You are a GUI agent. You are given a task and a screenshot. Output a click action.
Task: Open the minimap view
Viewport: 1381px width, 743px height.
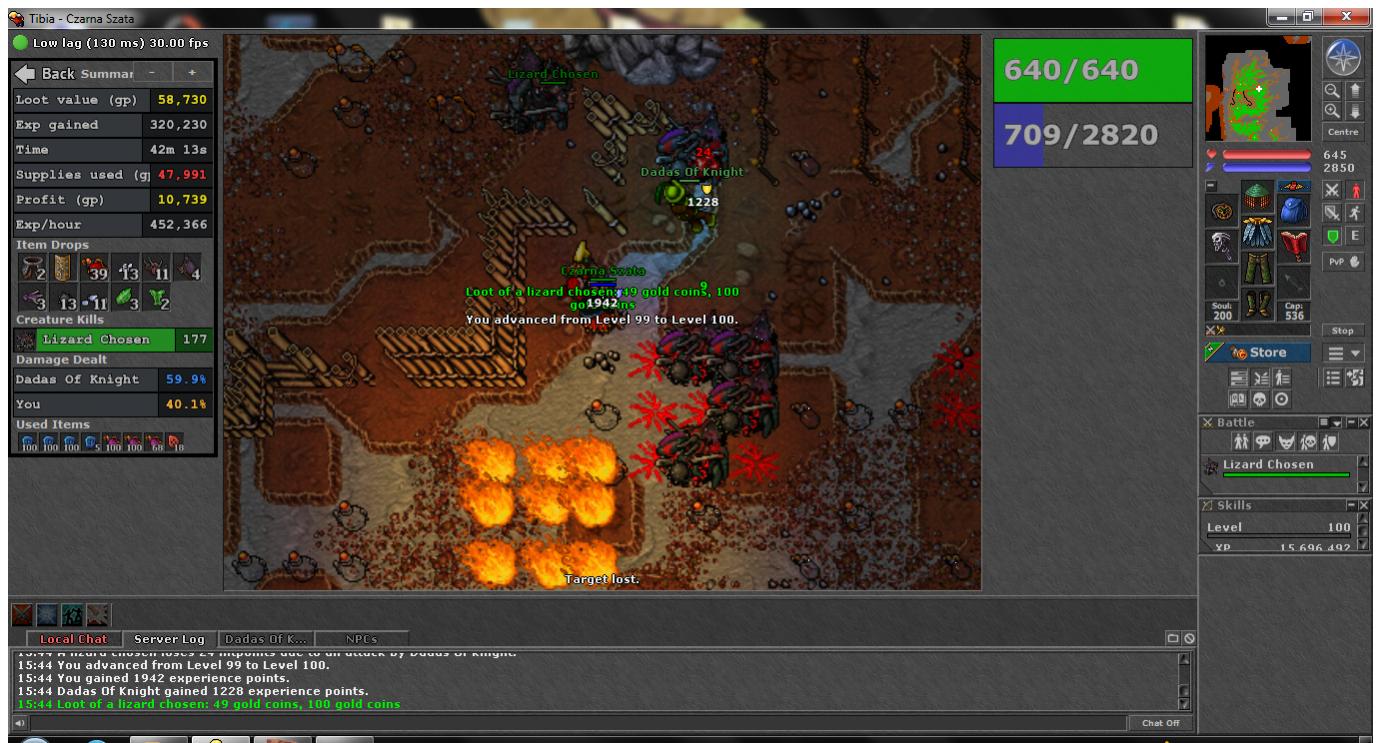pyautogui.click(x=1257, y=88)
